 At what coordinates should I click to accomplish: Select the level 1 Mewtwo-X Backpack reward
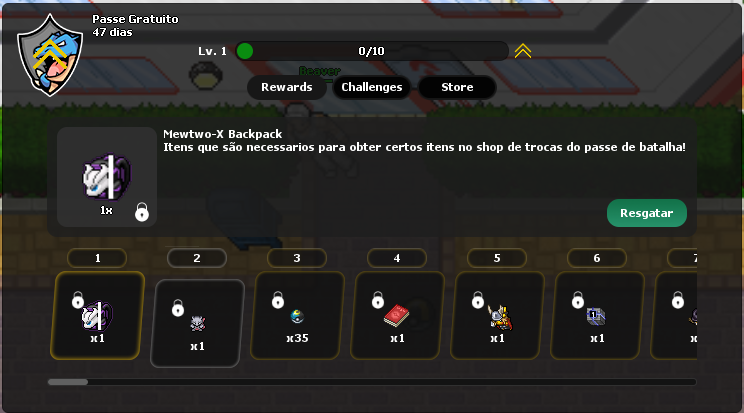[98, 315]
